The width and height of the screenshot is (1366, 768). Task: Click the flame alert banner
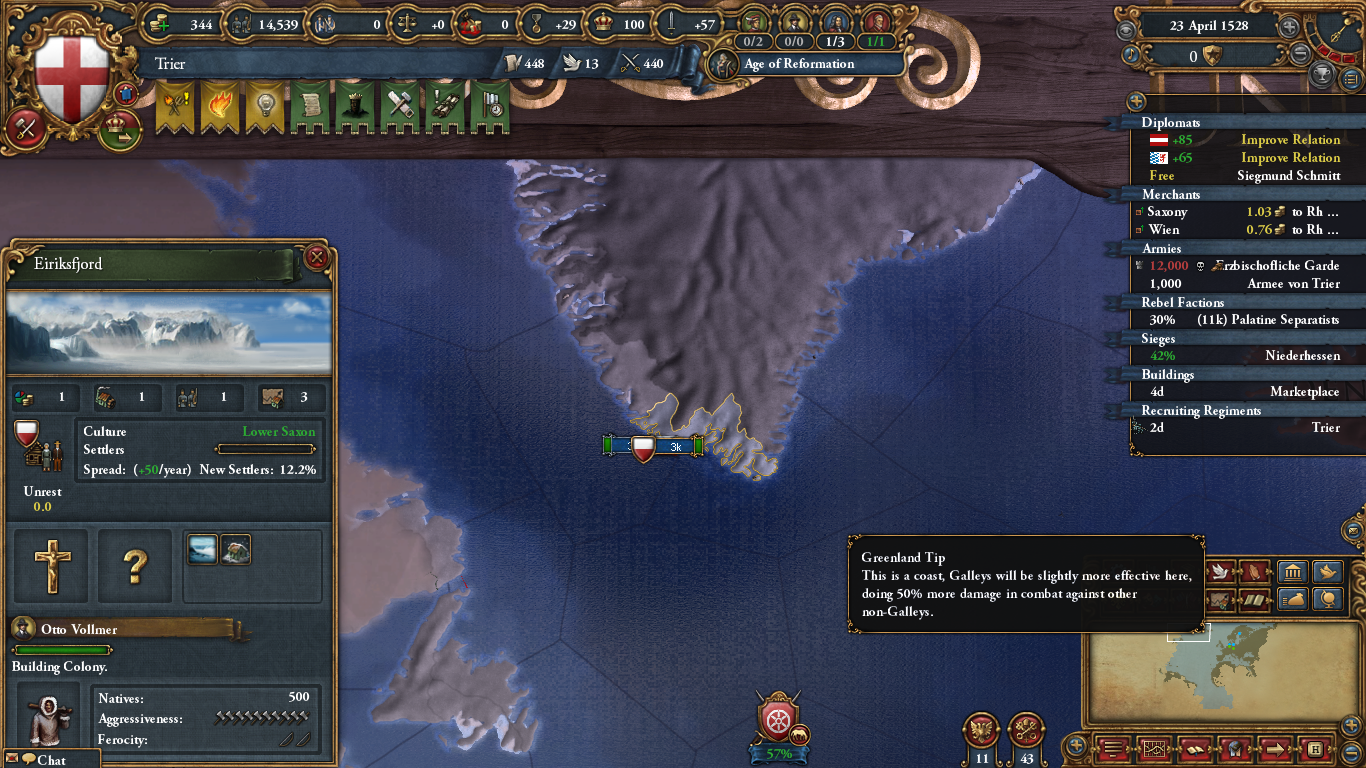coord(220,108)
